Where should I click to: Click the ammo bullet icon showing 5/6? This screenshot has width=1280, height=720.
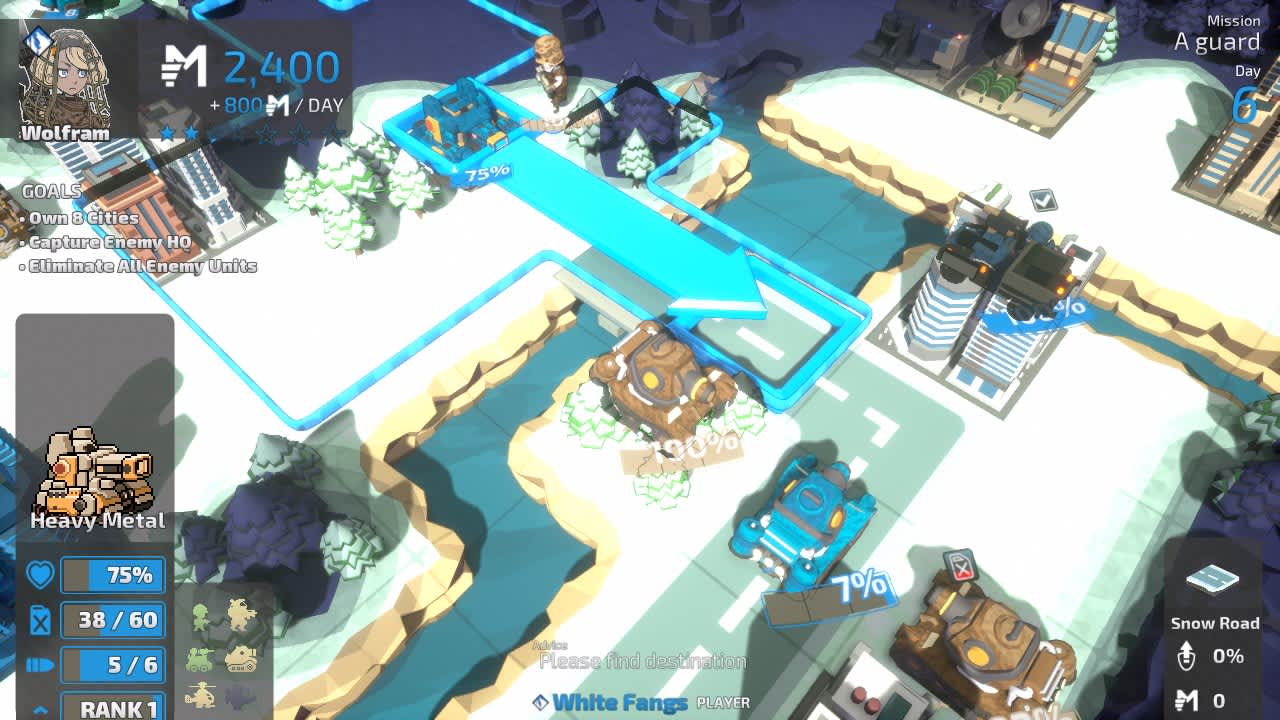38,665
